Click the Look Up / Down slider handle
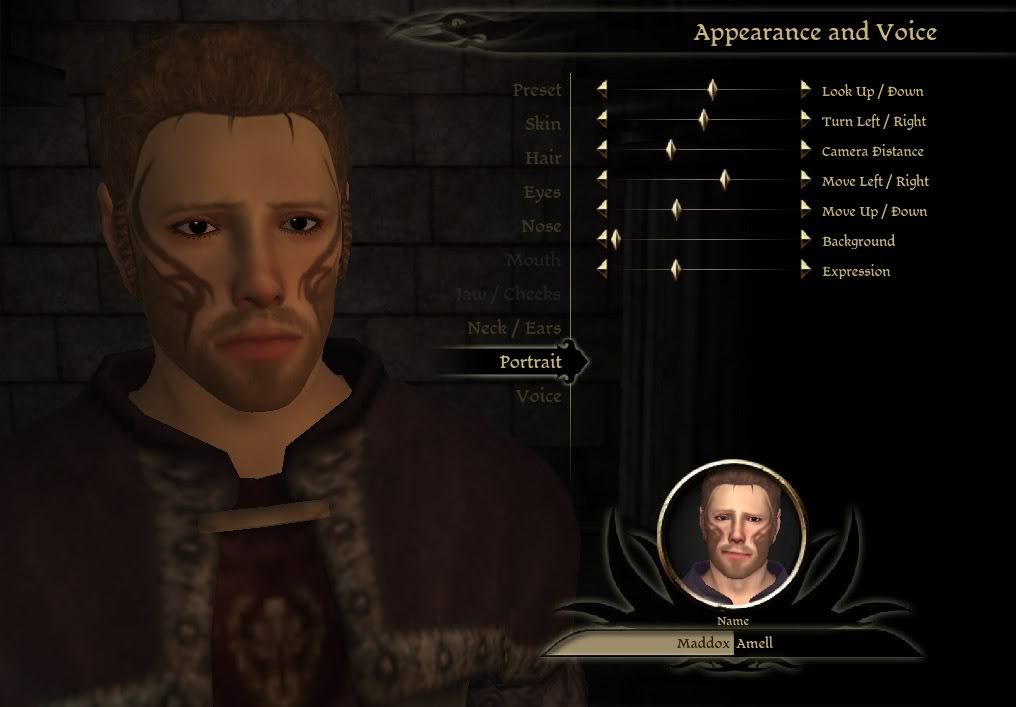1016x707 pixels. [712, 90]
